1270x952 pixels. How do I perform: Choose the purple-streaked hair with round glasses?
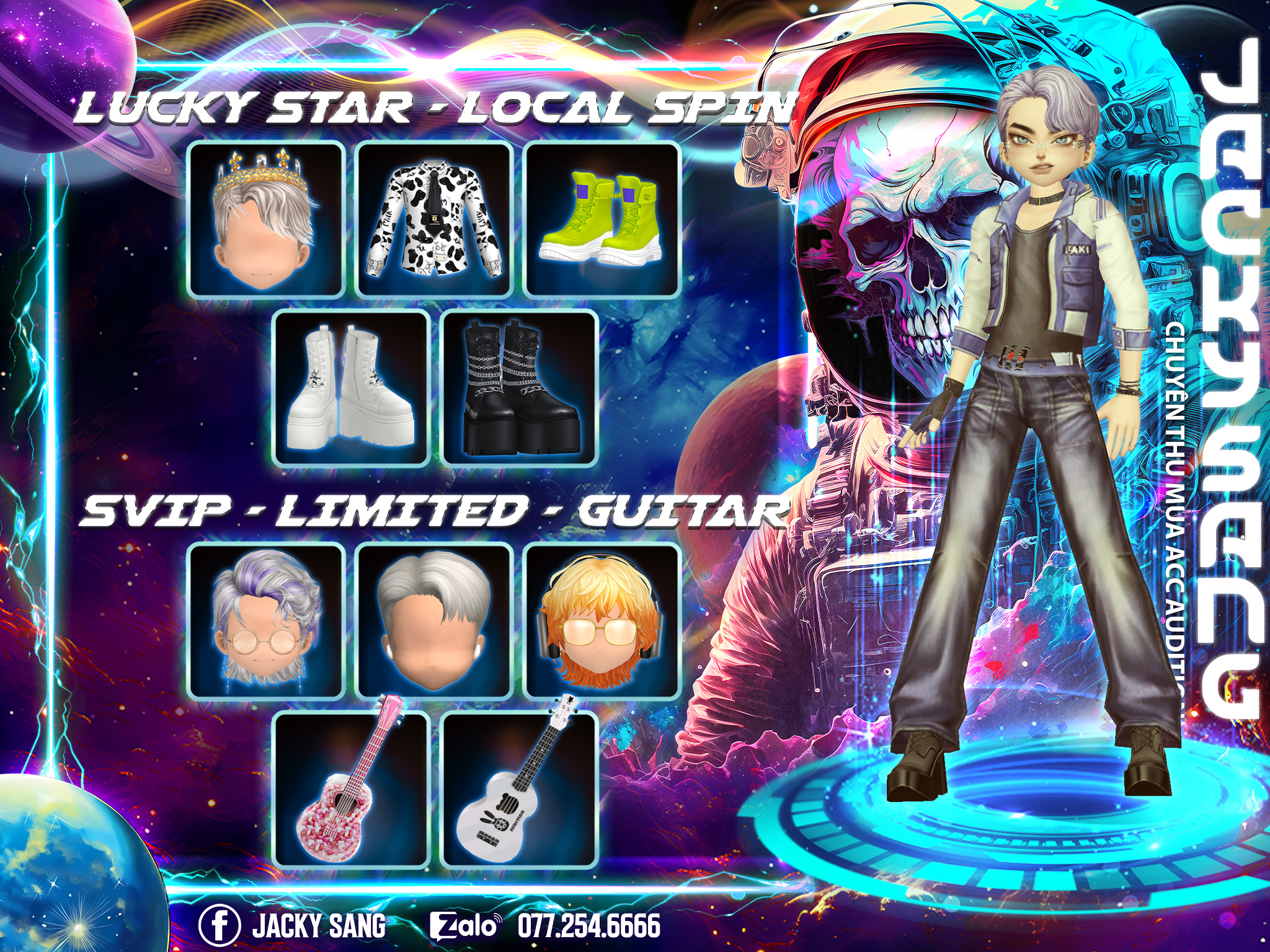click(267, 620)
